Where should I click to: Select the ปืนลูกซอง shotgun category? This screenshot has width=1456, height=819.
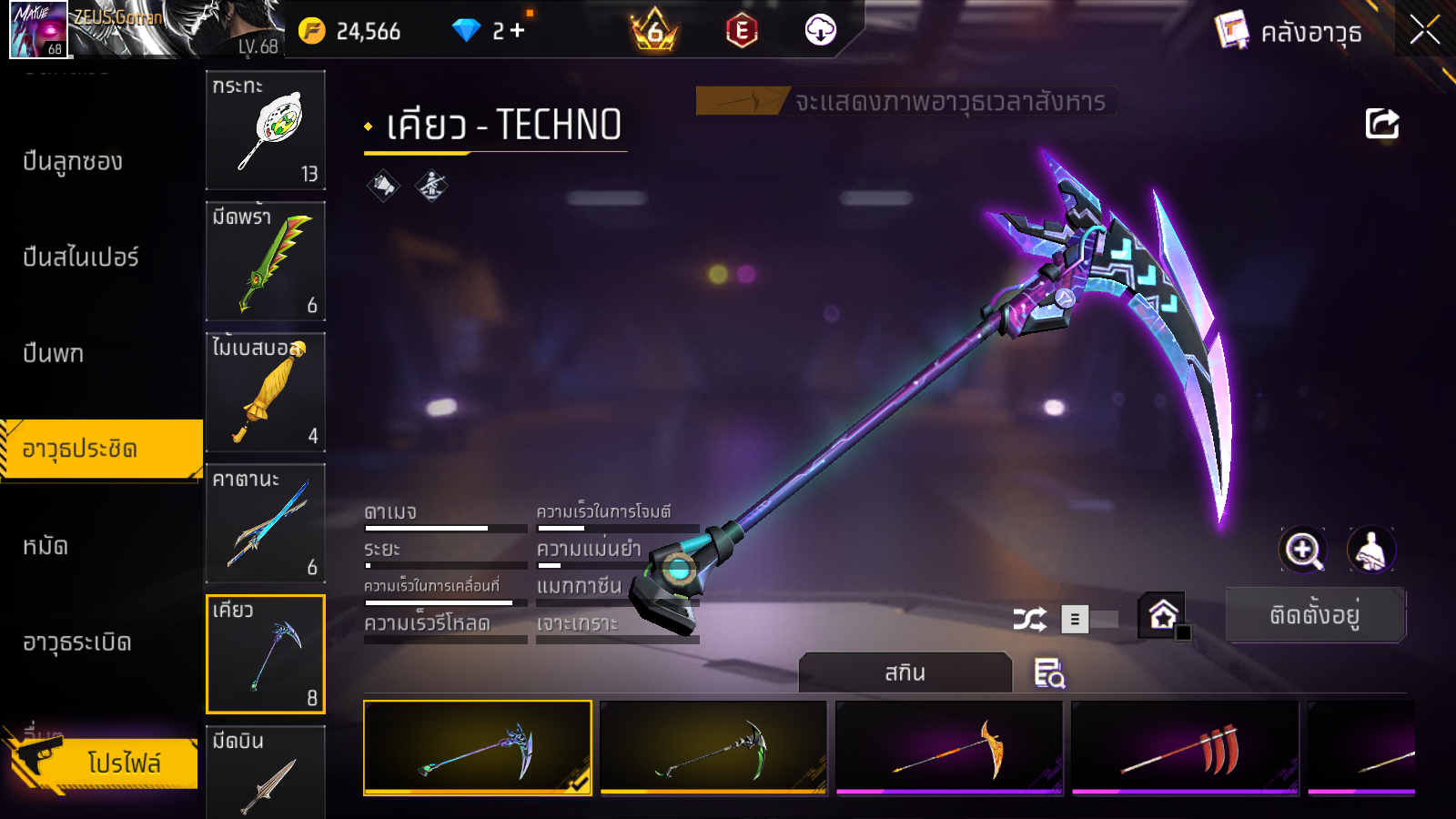pos(73,162)
